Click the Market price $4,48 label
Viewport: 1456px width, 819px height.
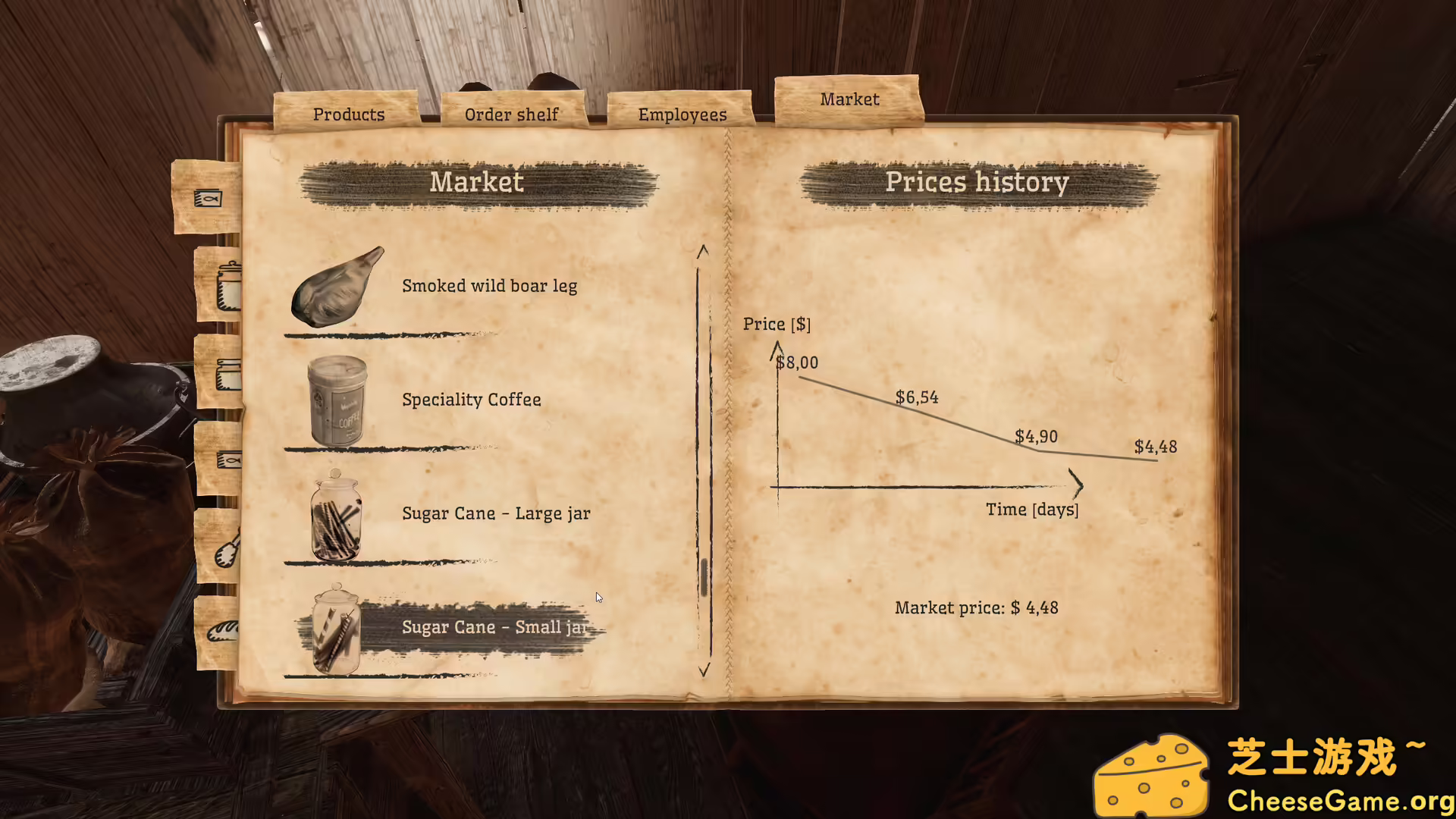tap(976, 607)
